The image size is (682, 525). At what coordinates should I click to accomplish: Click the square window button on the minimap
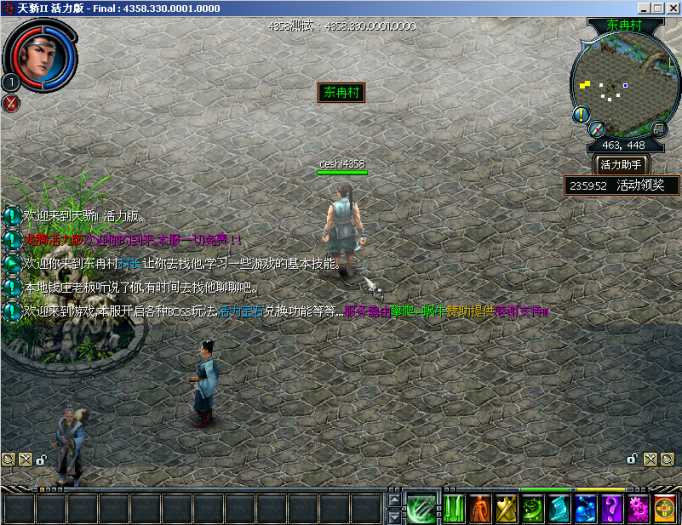pos(659,129)
